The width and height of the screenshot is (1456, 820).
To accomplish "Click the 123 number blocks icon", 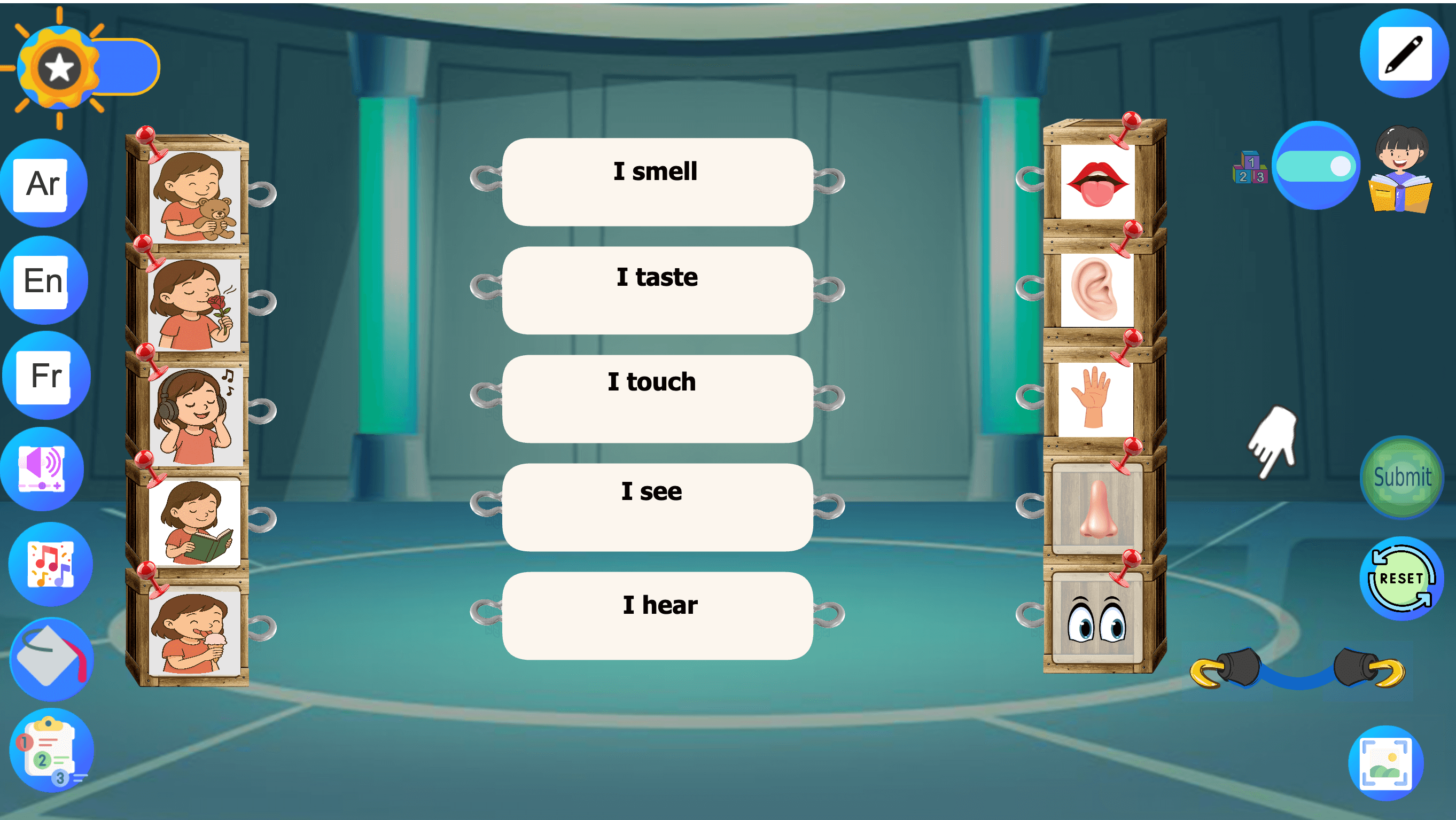I will pyautogui.click(x=1251, y=168).
